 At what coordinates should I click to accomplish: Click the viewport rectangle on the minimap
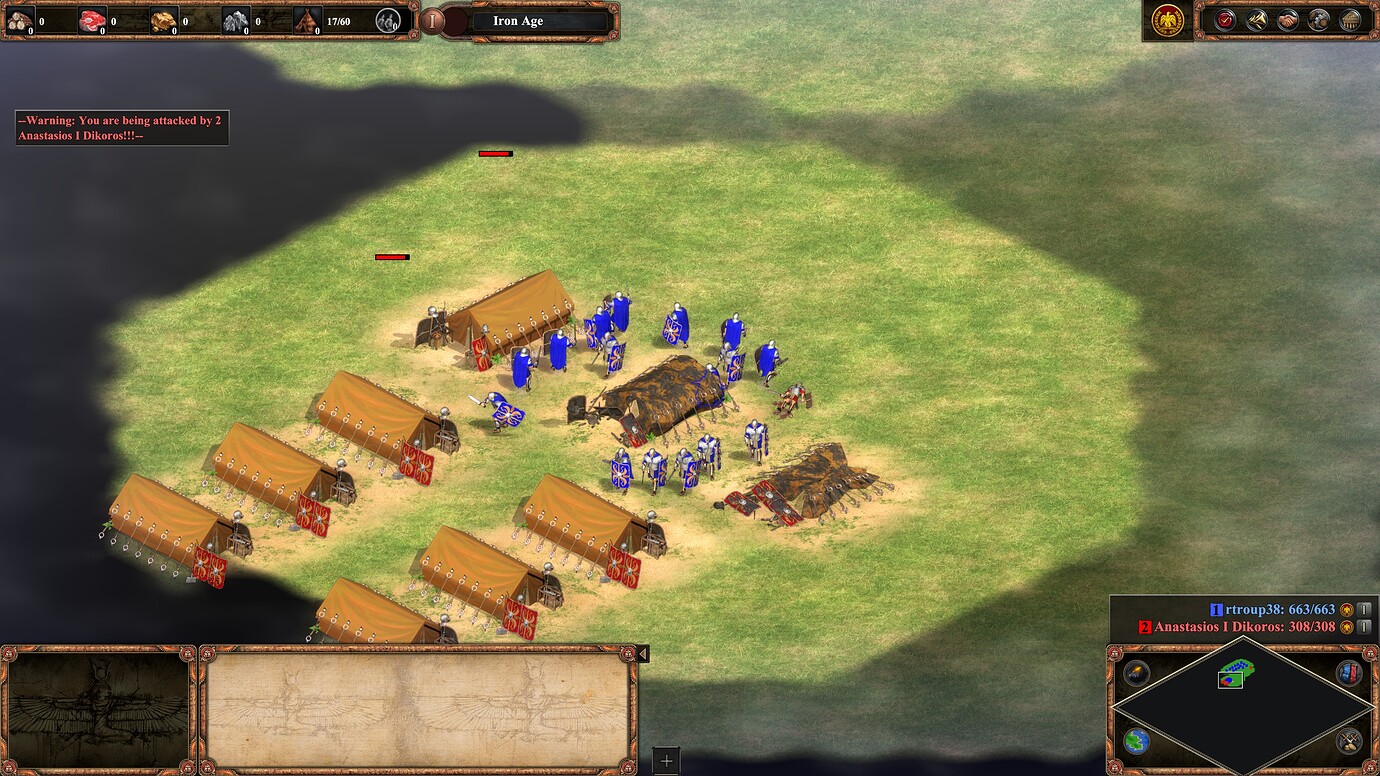[x=1230, y=680]
